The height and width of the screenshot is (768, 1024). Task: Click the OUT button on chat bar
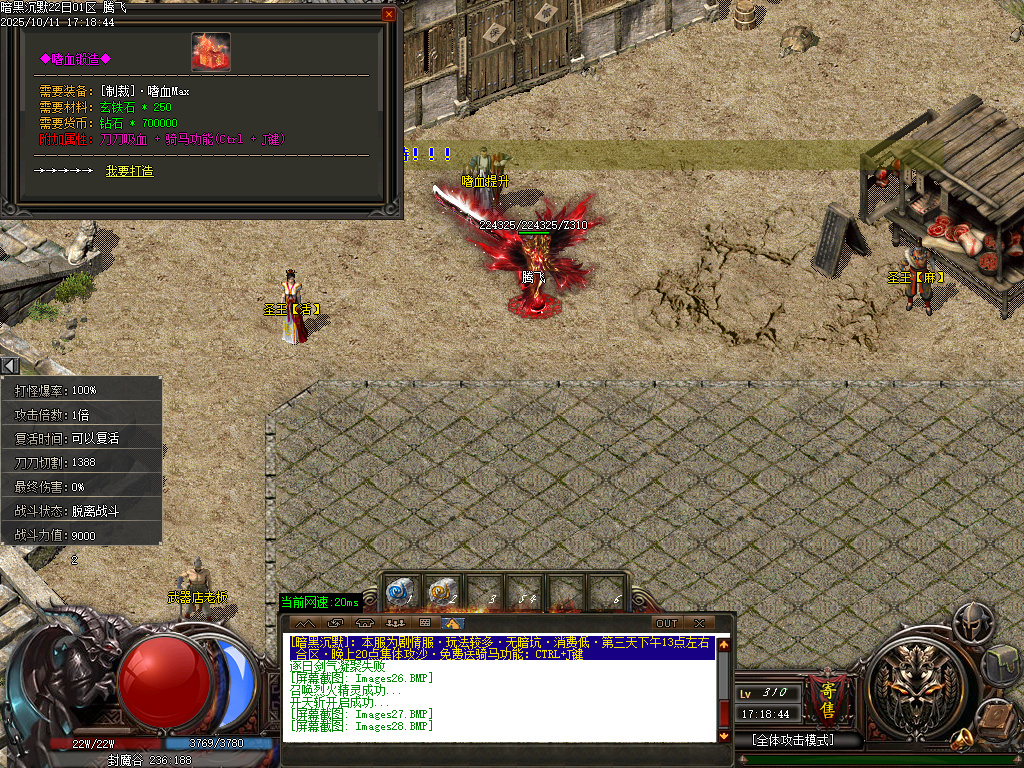click(666, 624)
